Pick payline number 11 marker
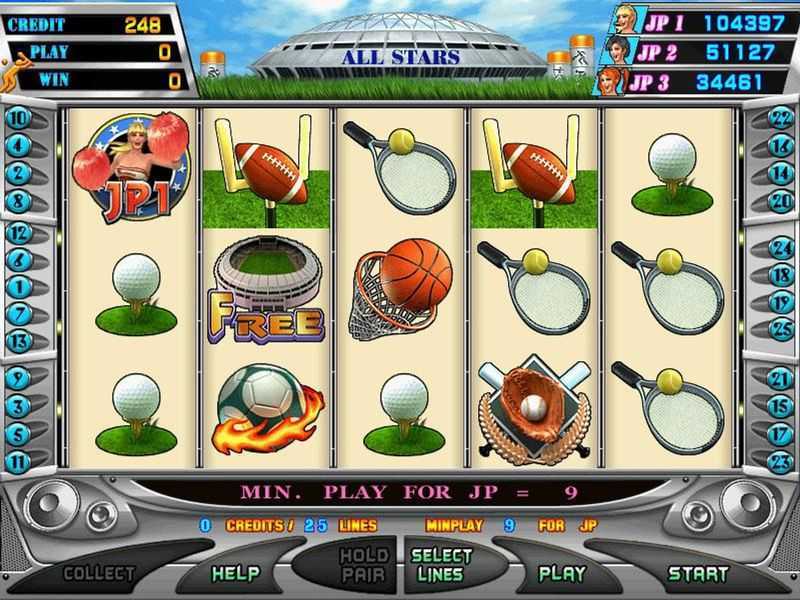The height and width of the screenshot is (600, 800). tap(18, 462)
